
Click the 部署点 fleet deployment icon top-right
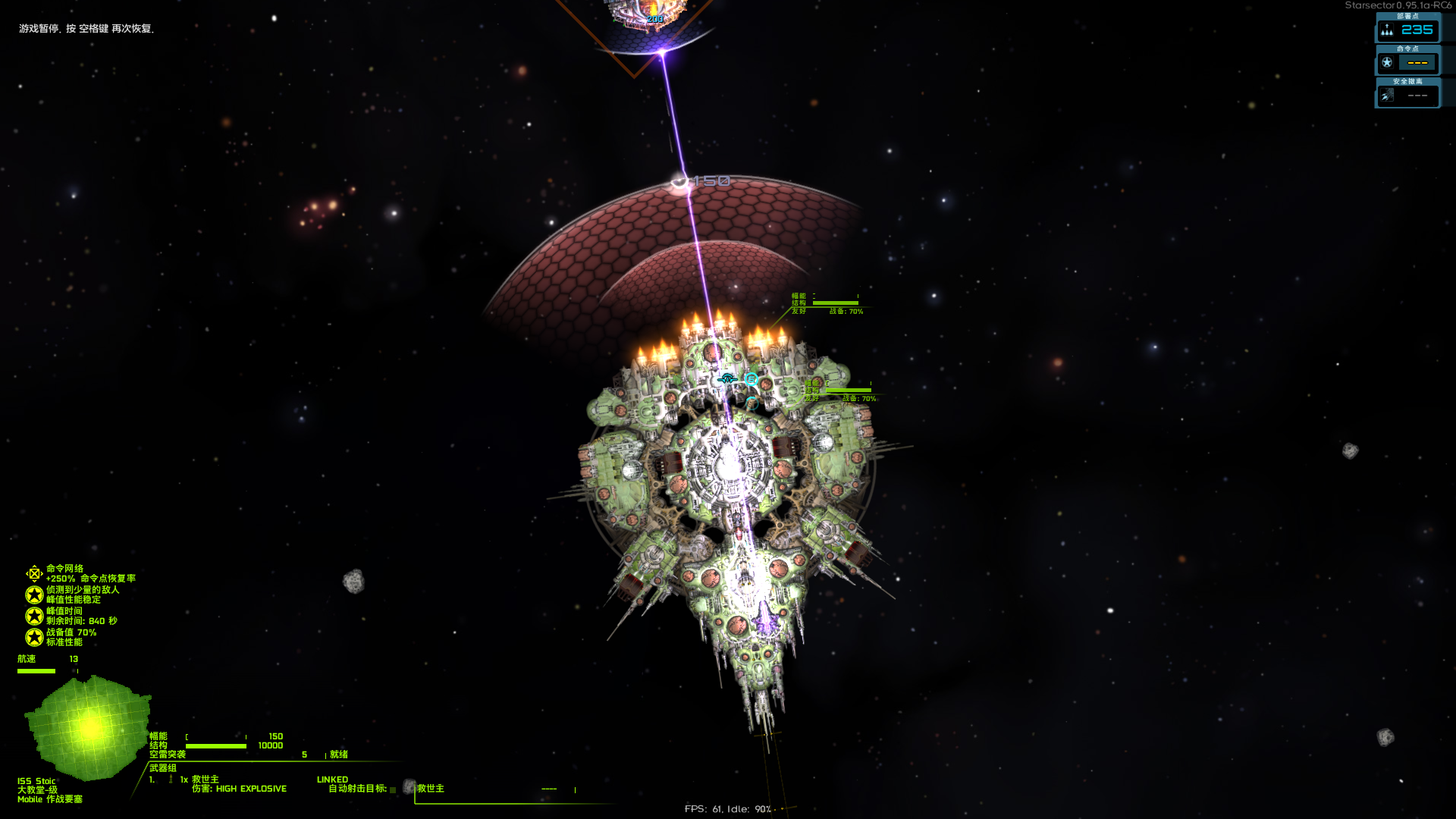pyautogui.click(x=1386, y=30)
